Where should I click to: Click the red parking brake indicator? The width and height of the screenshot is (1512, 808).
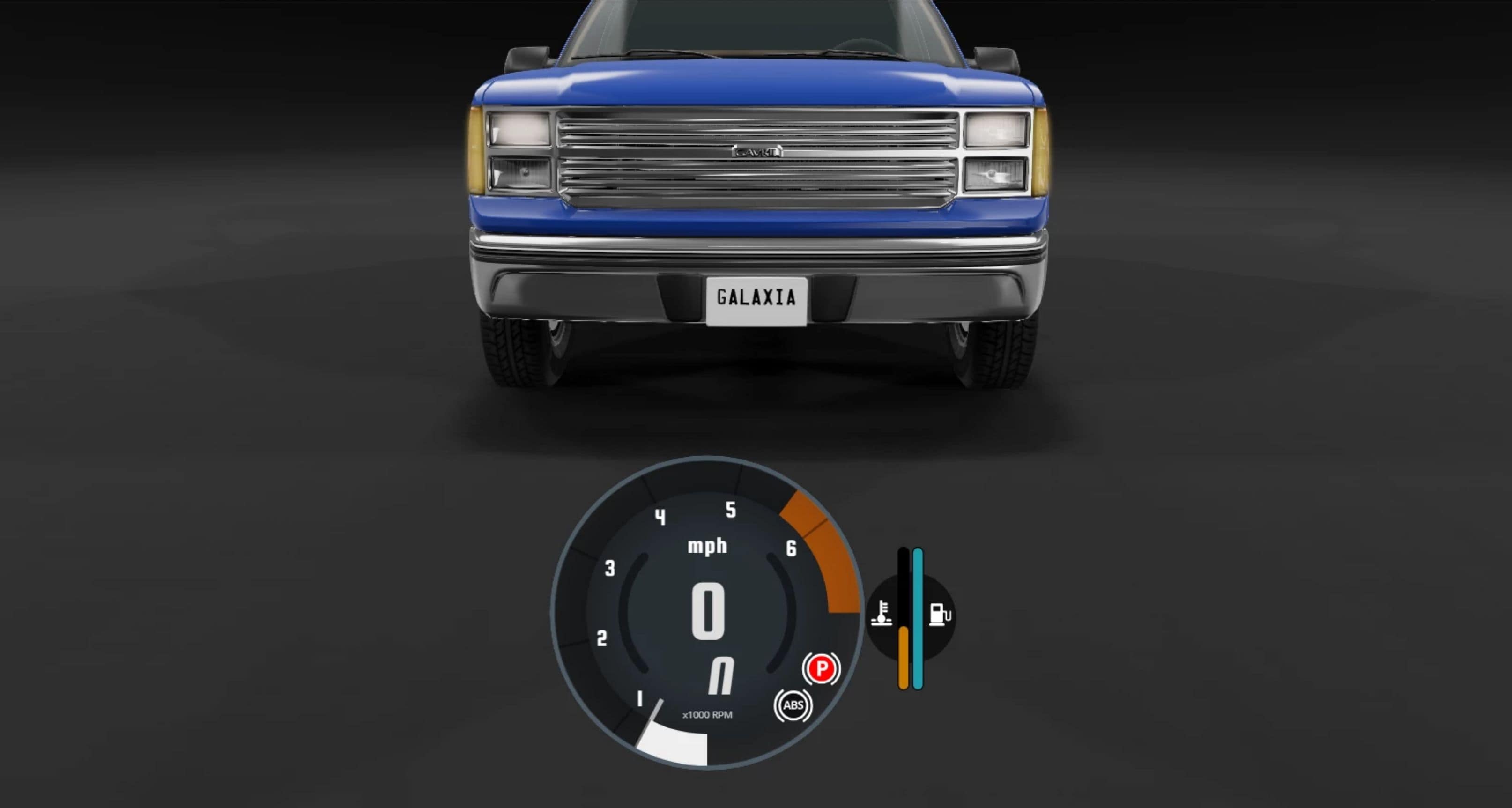point(821,668)
